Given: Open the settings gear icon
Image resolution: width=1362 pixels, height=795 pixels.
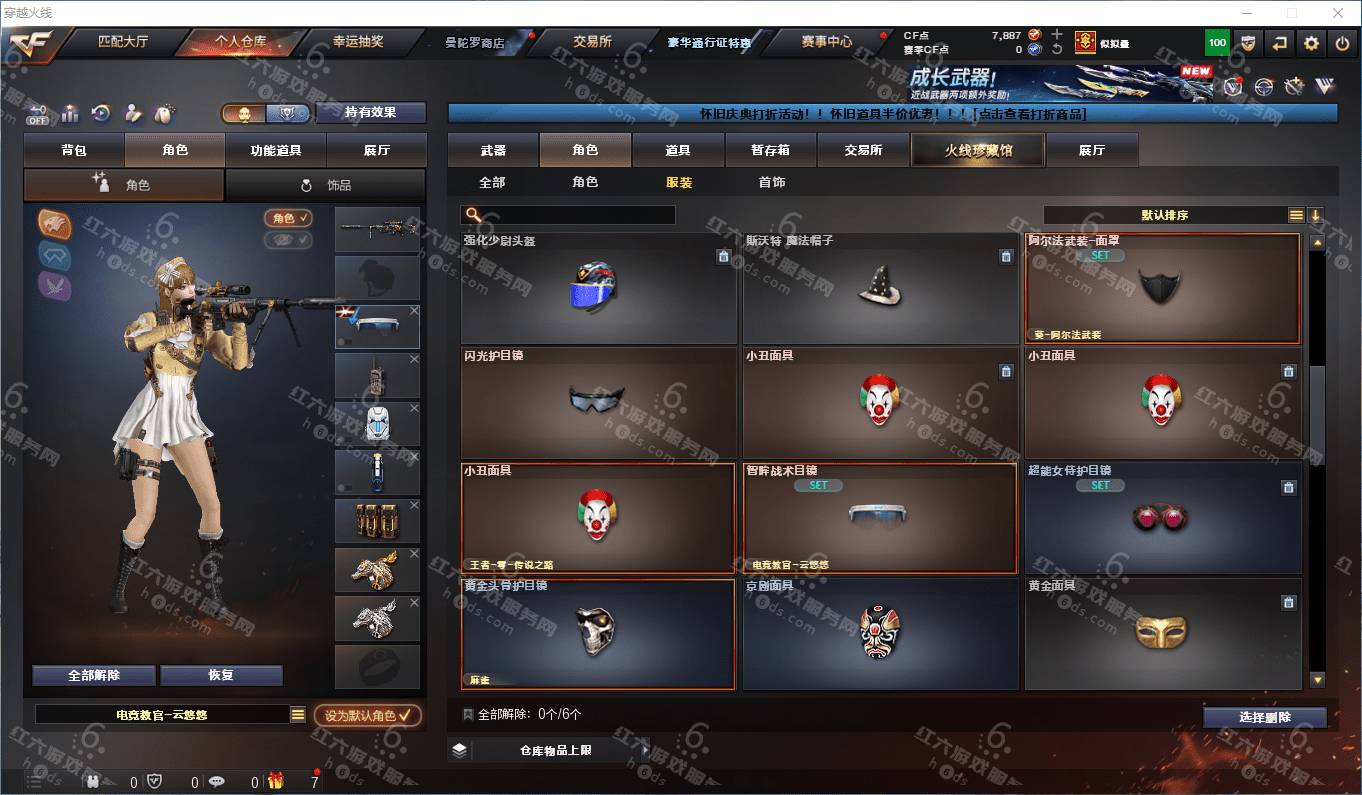Looking at the screenshot, I should 1312,43.
